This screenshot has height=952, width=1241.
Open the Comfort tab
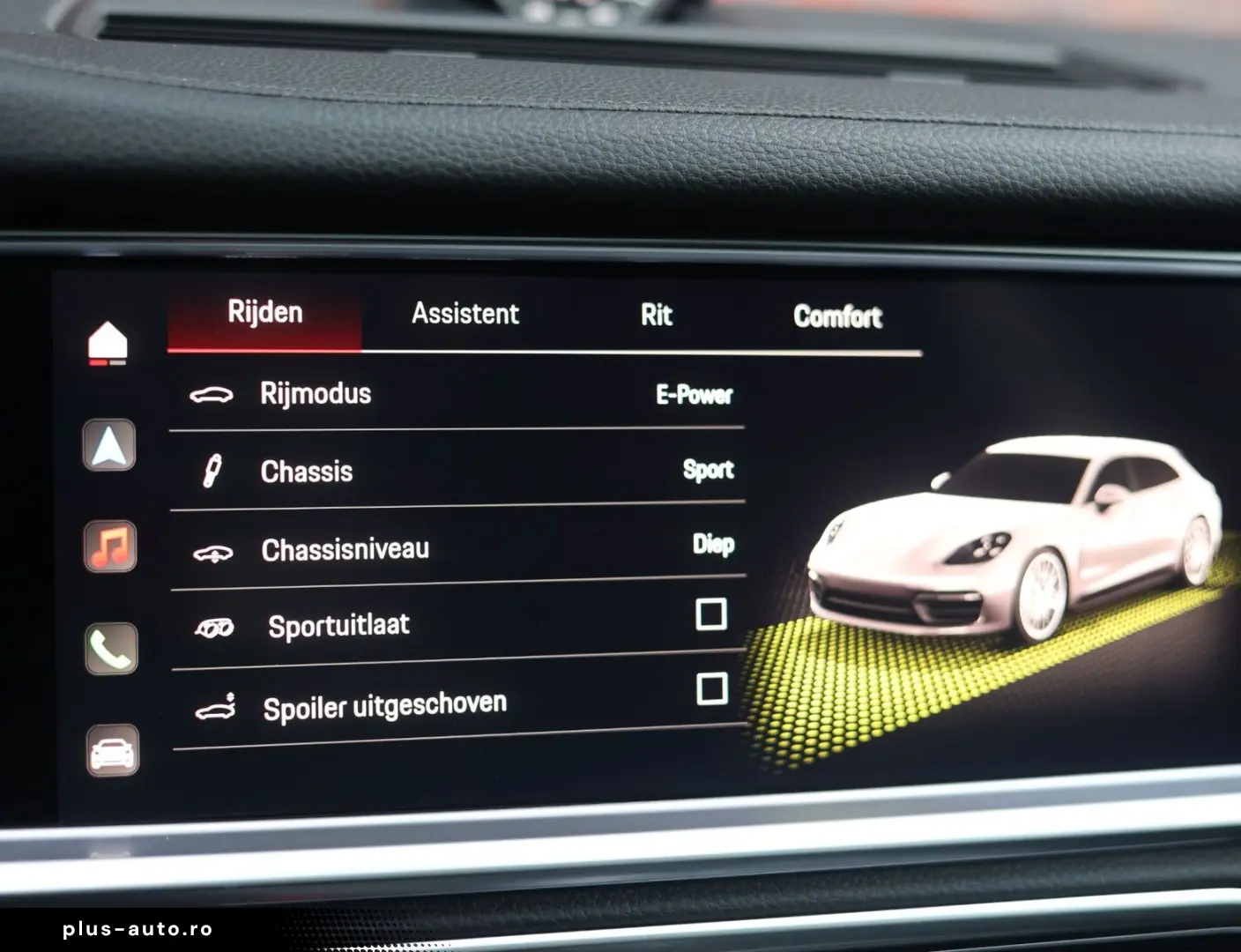pos(837,316)
